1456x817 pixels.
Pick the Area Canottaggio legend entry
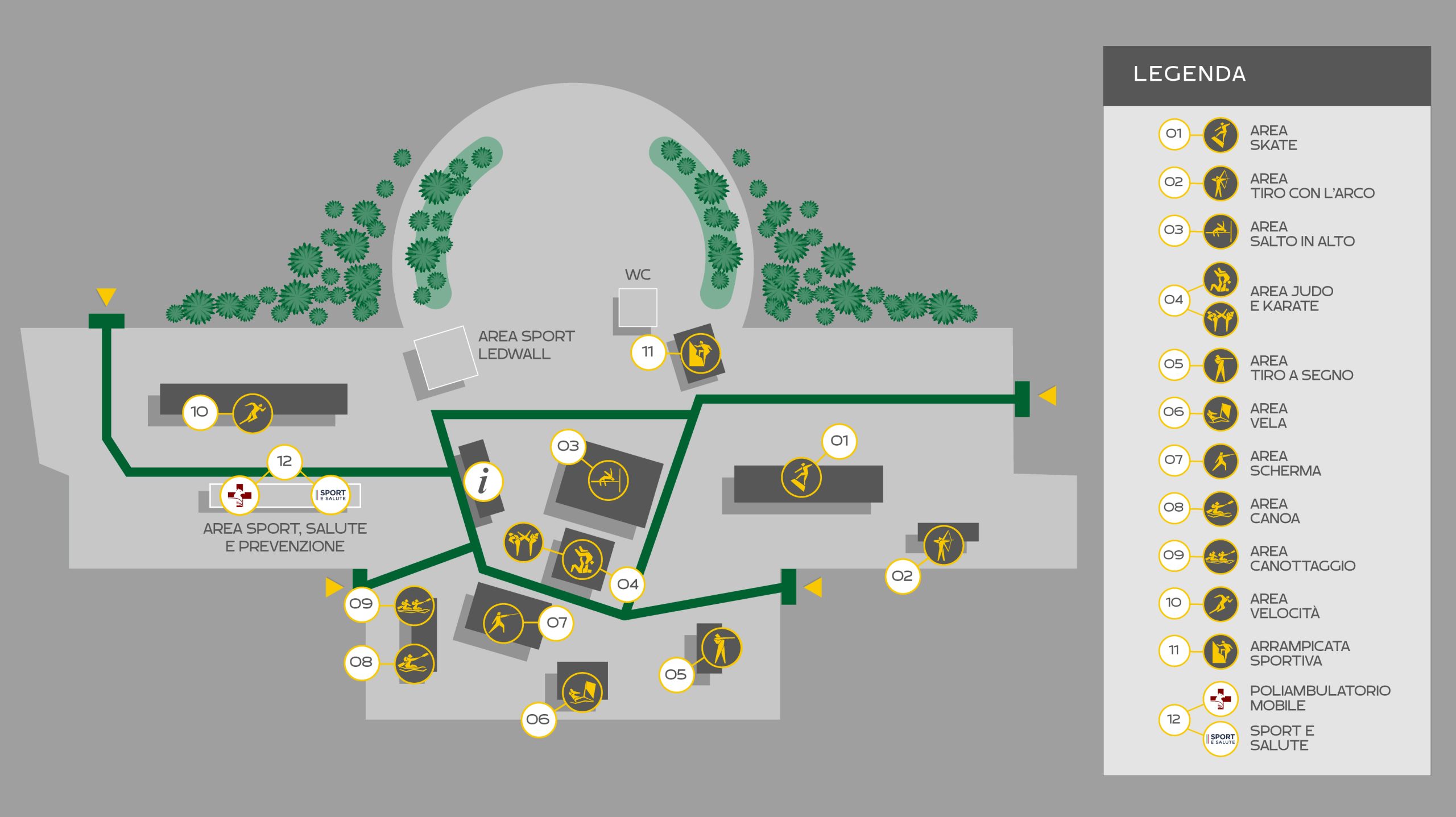click(x=1302, y=558)
